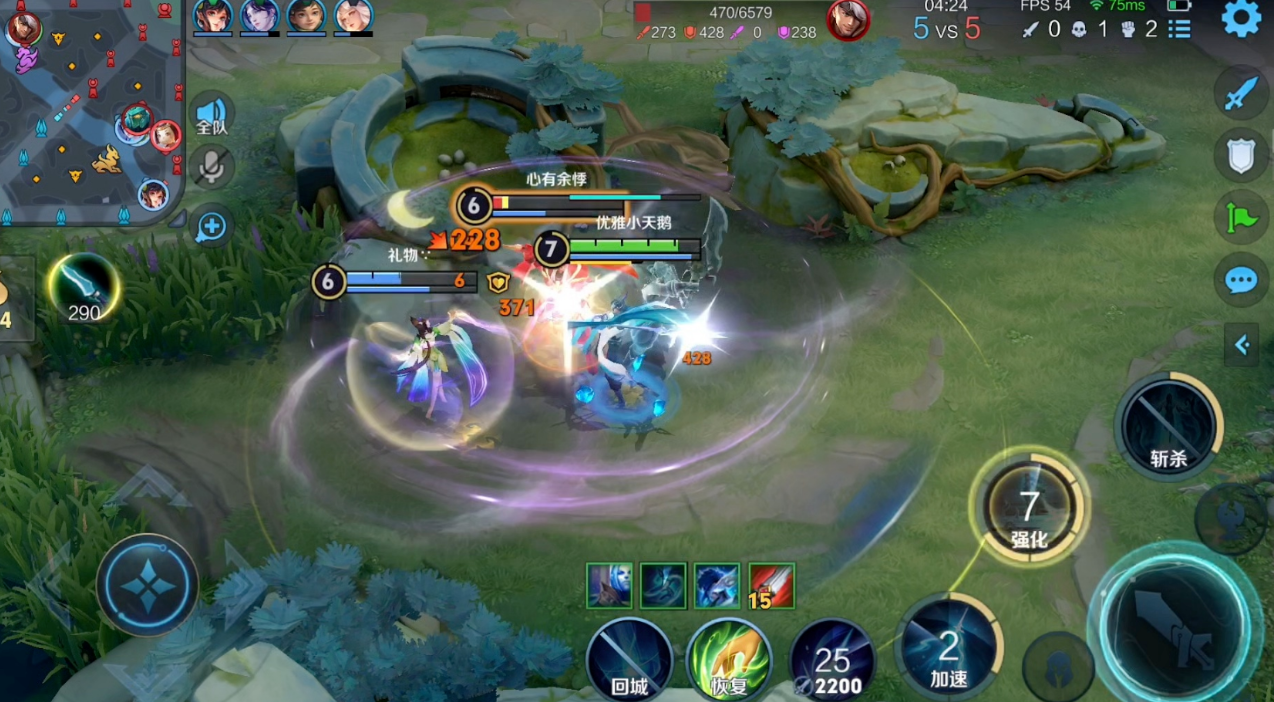Image resolution: width=1274 pixels, height=702 pixels.
Task: Open the scoreboard list icon
Action: click(x=1180, y=30)
